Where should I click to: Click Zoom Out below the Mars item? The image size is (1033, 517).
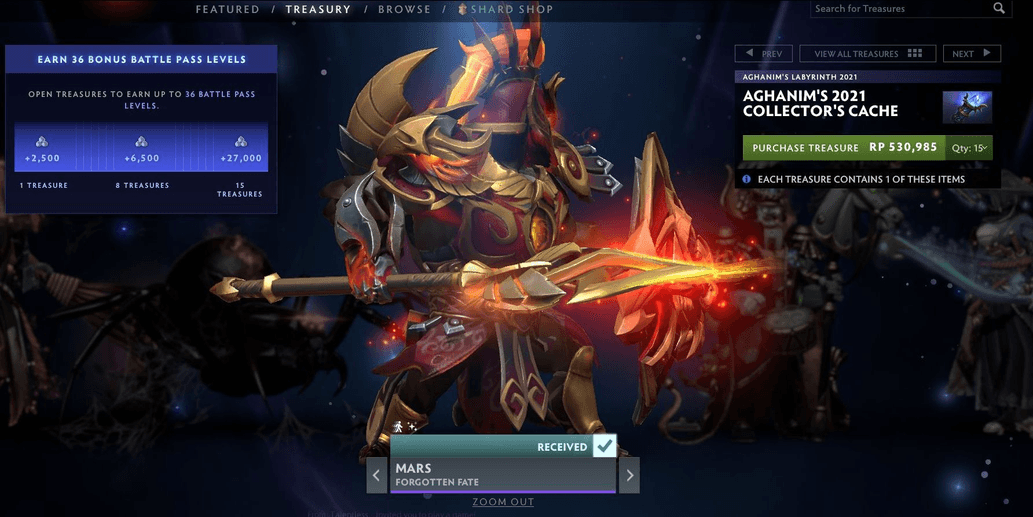503,502
